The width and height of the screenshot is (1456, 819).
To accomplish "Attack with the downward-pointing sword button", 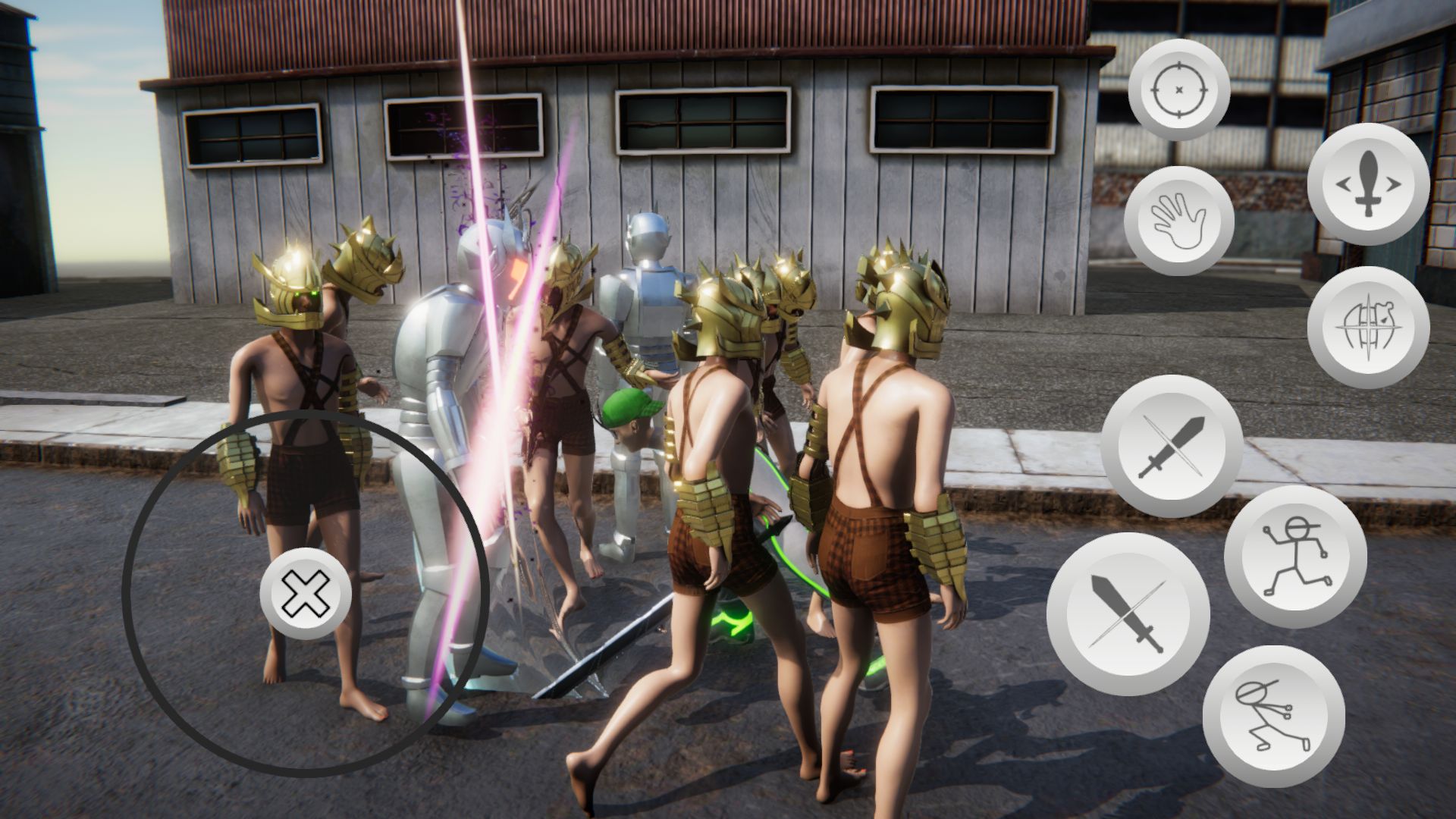I will [1127, 613].
